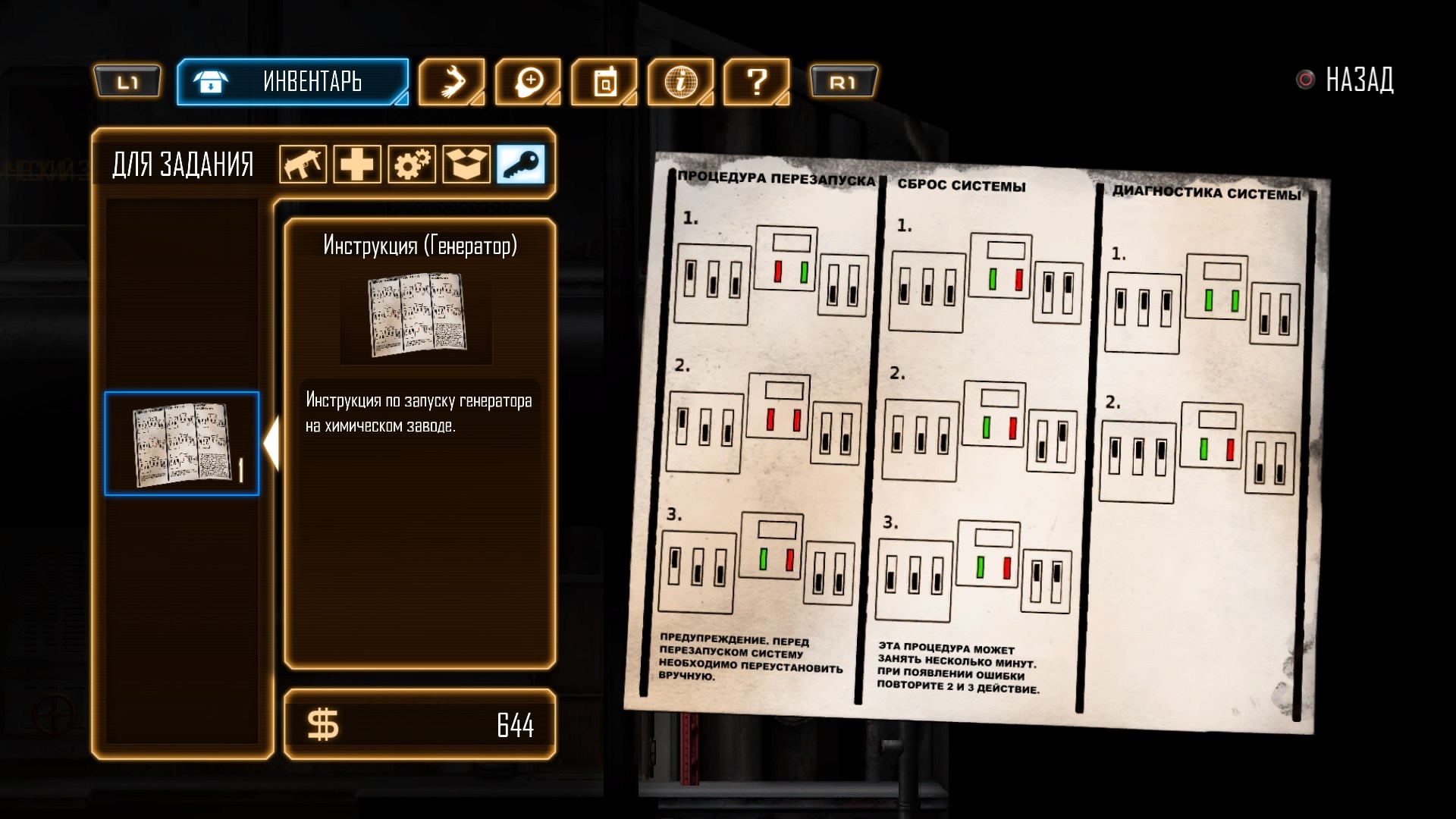Select the generator instruction item slot
Viewport: 1456px width, 819px height.
pos(182,444)
